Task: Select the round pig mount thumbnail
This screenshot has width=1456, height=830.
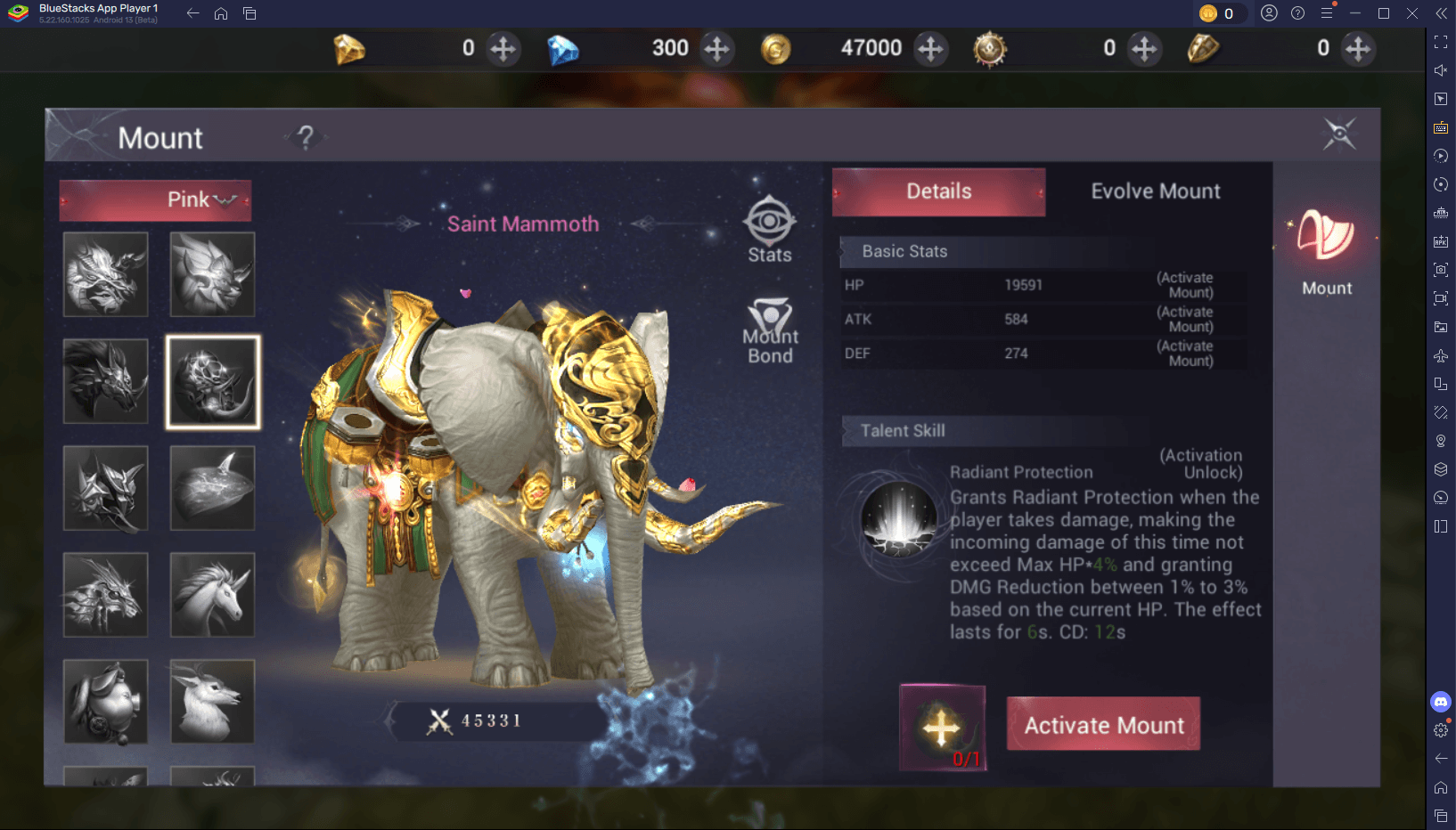Action: pos(105,702)
